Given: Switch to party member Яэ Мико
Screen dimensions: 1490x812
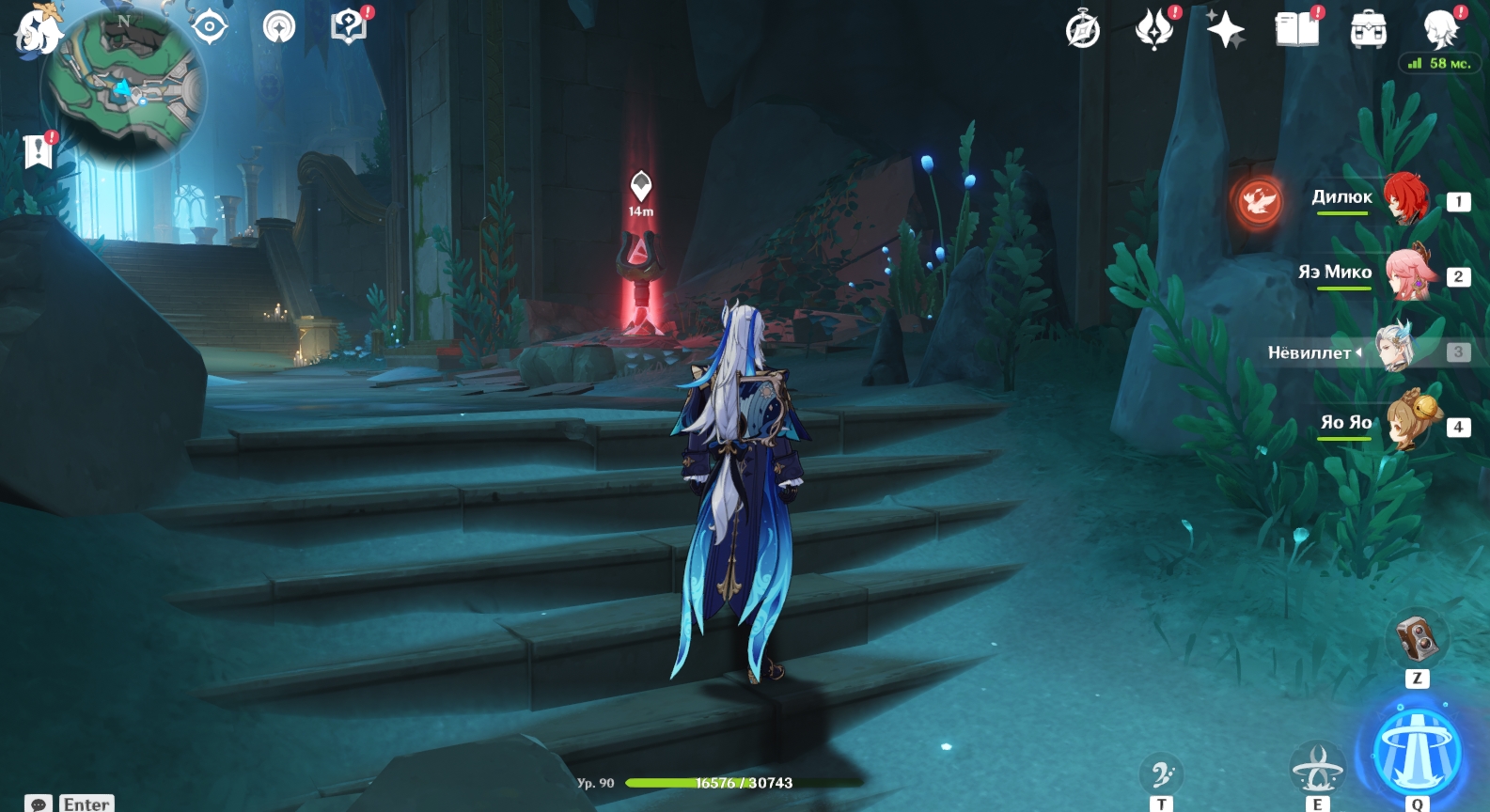Looking at the screenshot, I should 1407,273.
